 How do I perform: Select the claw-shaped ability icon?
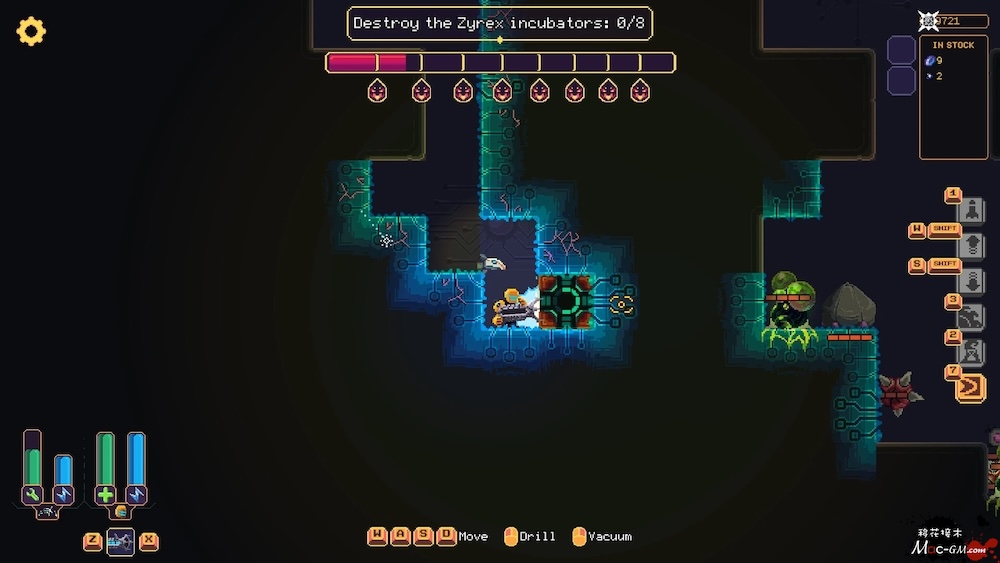click(971, 317)
